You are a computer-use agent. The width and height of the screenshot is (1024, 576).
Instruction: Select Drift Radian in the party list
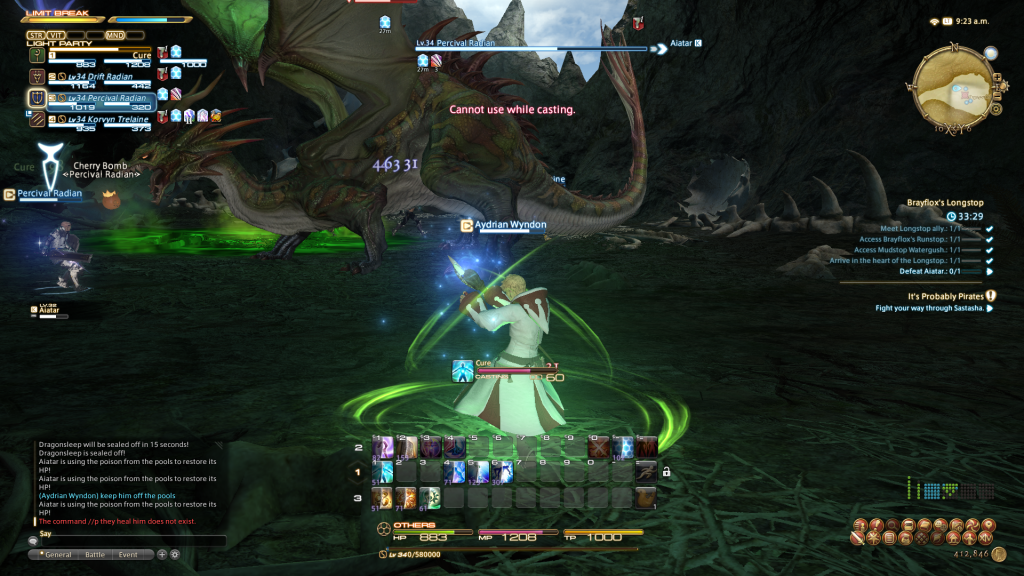point(93,76)
